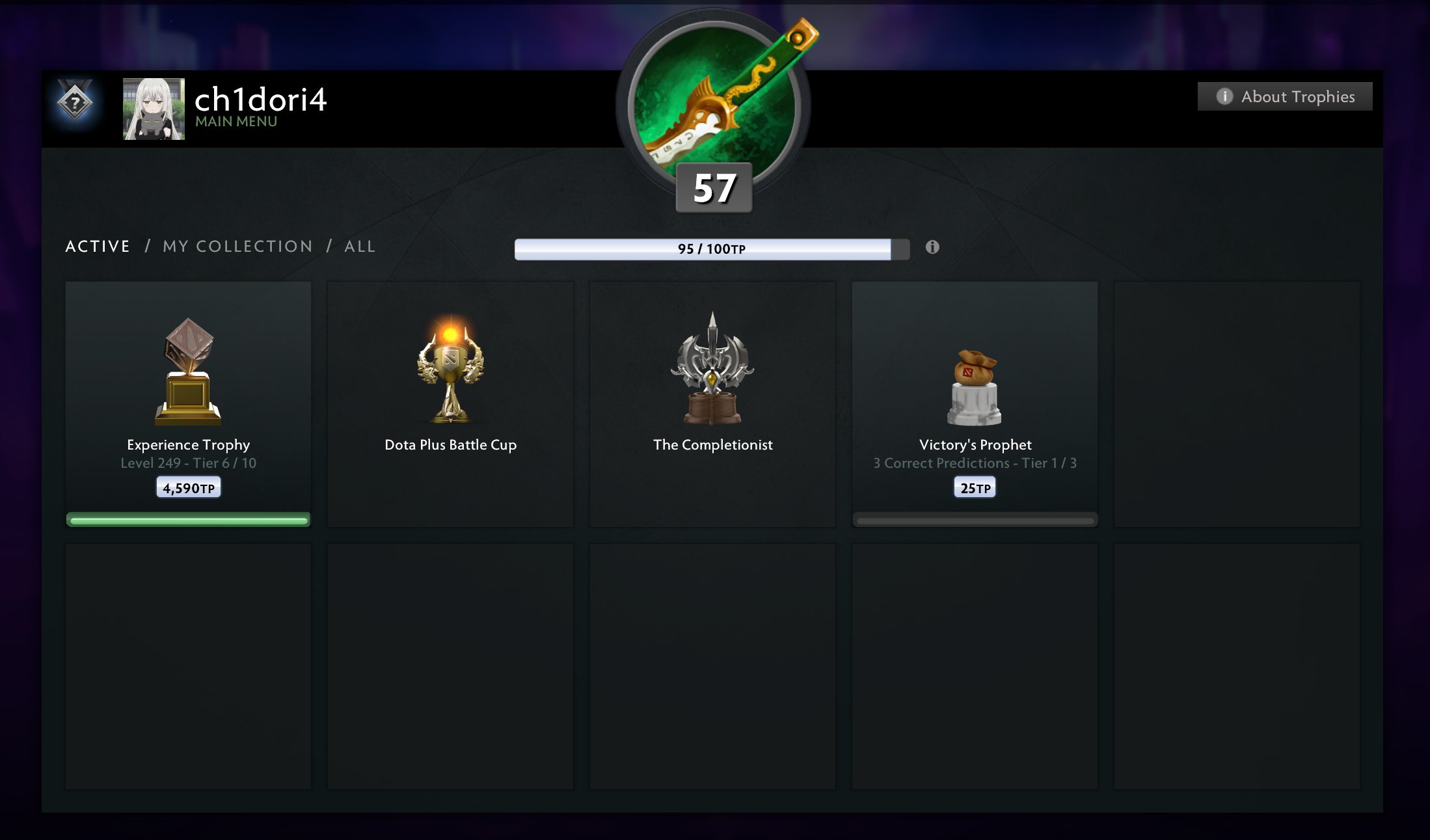
Task: Open the ch1dori4 profile avatar
Action: tap(154, 109)
